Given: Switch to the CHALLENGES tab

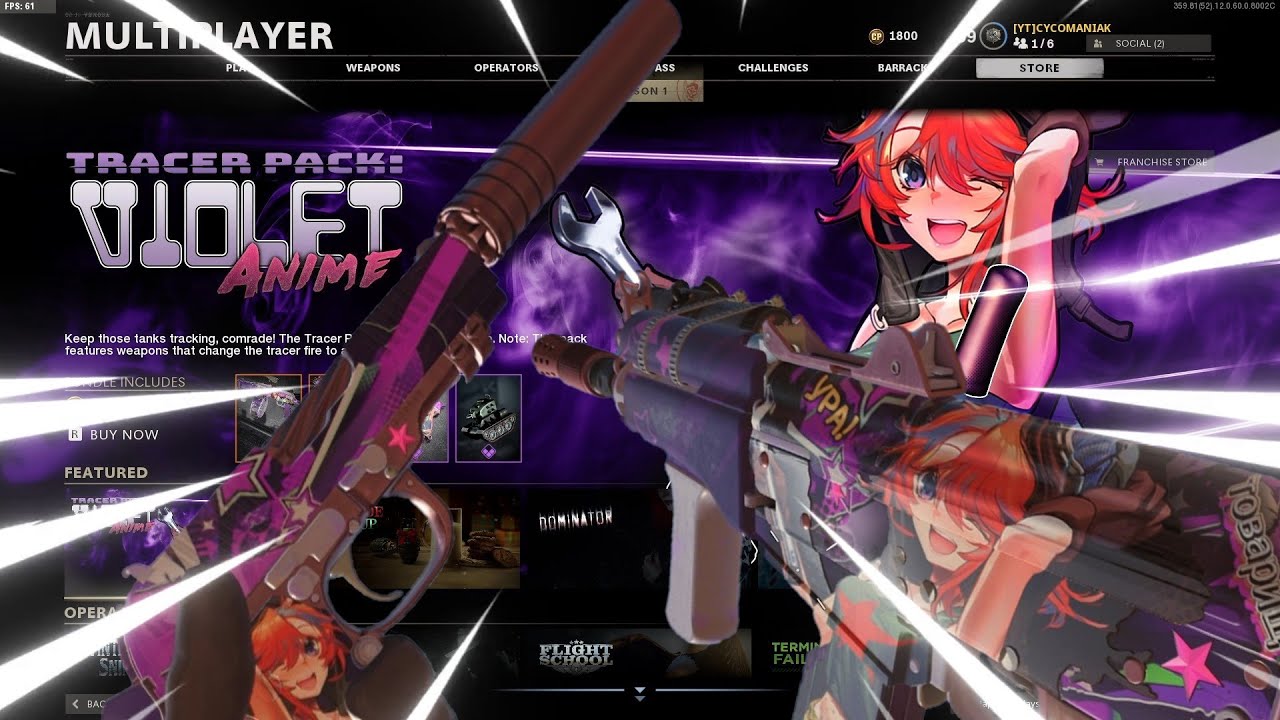Looking at the screenshot, I should point(773,67).
